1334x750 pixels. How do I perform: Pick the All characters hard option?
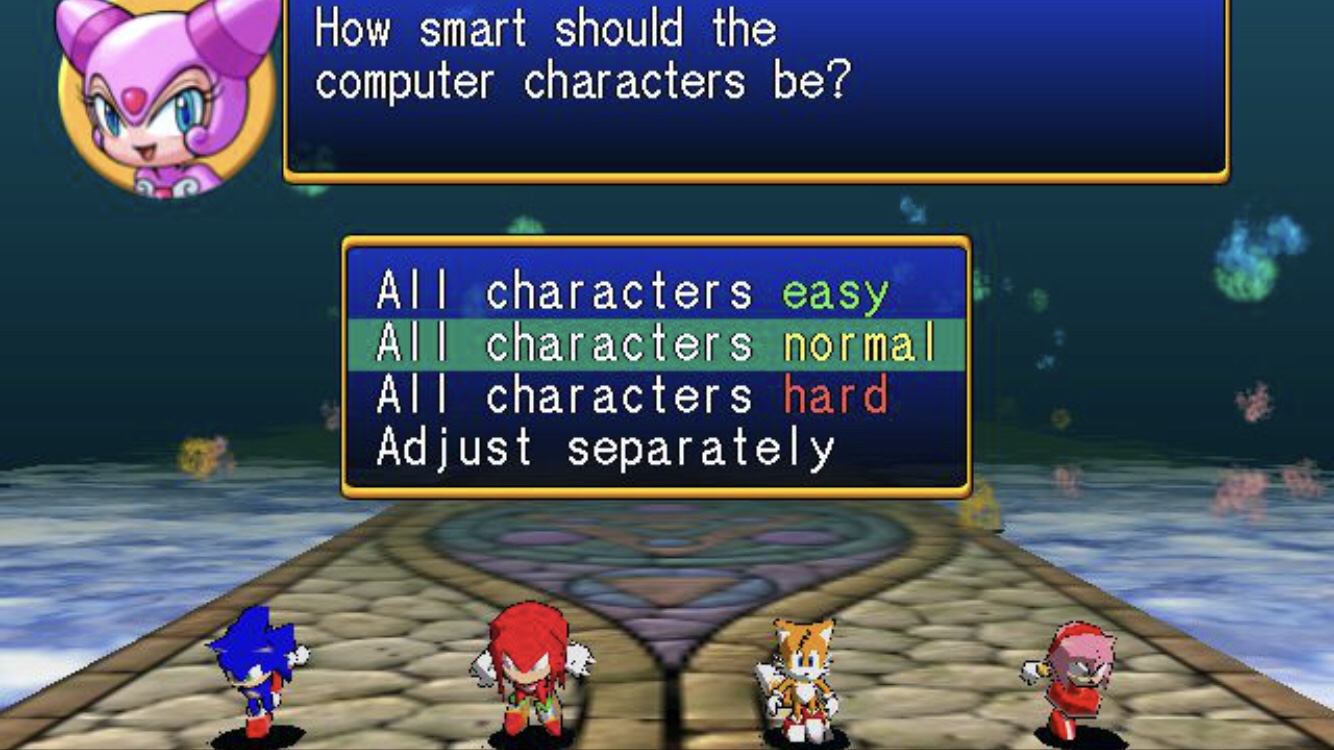coord(632,397)
